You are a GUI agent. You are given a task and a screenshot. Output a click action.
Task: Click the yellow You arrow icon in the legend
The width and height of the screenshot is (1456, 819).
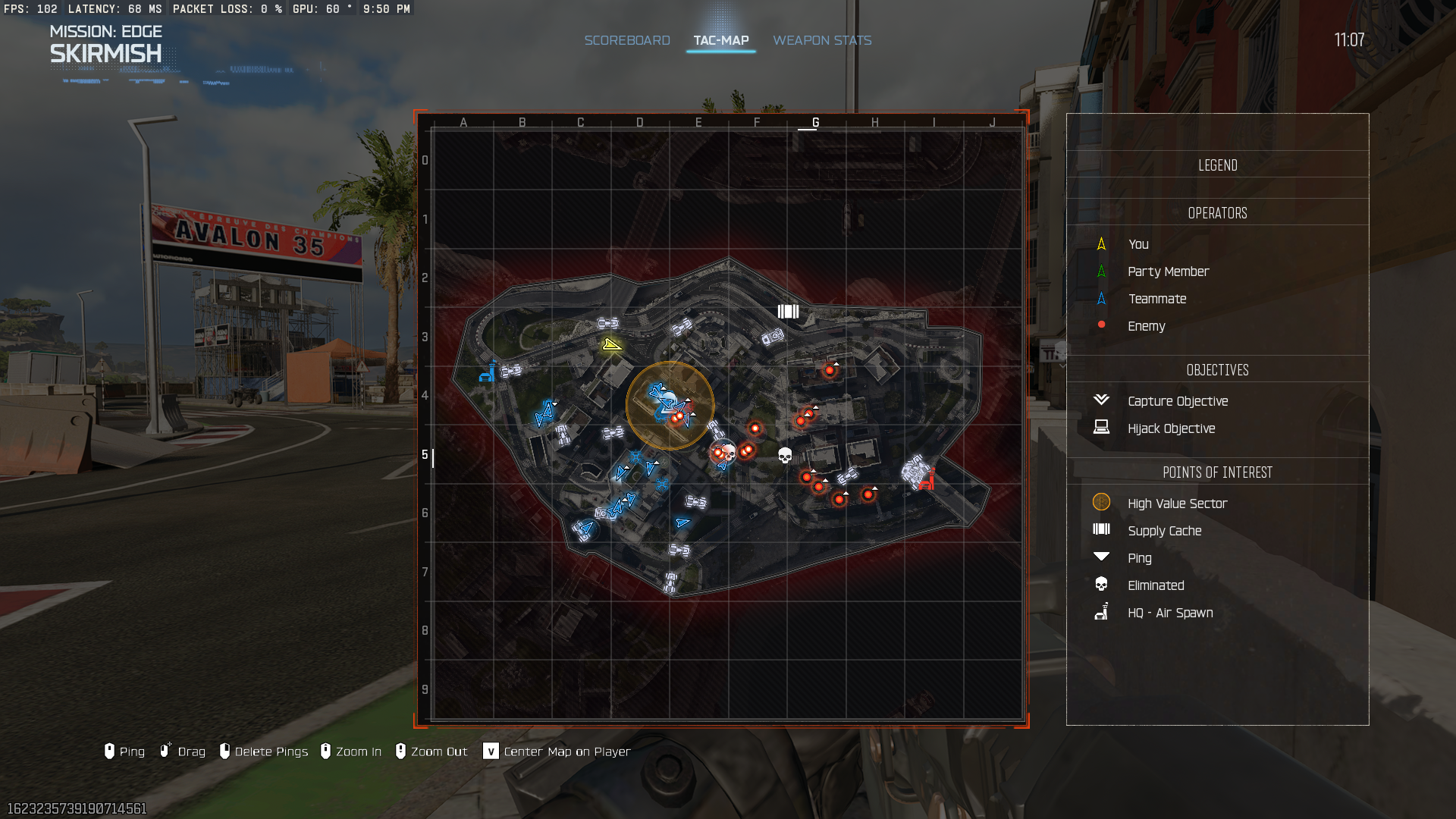click(1101, 244)
